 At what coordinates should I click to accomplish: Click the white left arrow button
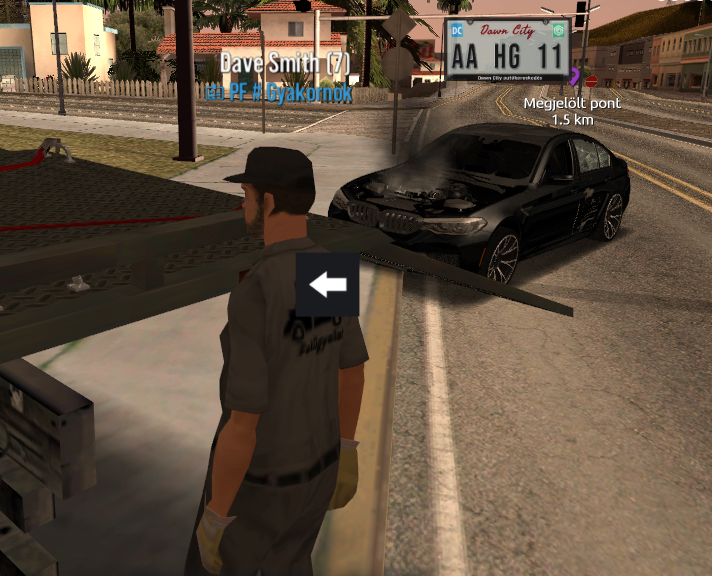(327, 285)
